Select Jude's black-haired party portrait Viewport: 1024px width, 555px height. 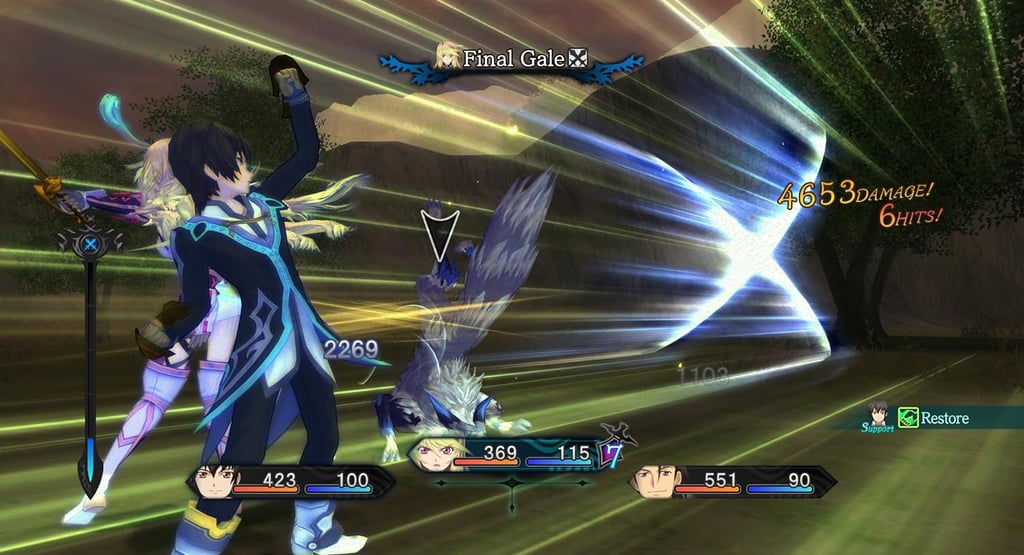pyautogui.click(x=214, y=481)
